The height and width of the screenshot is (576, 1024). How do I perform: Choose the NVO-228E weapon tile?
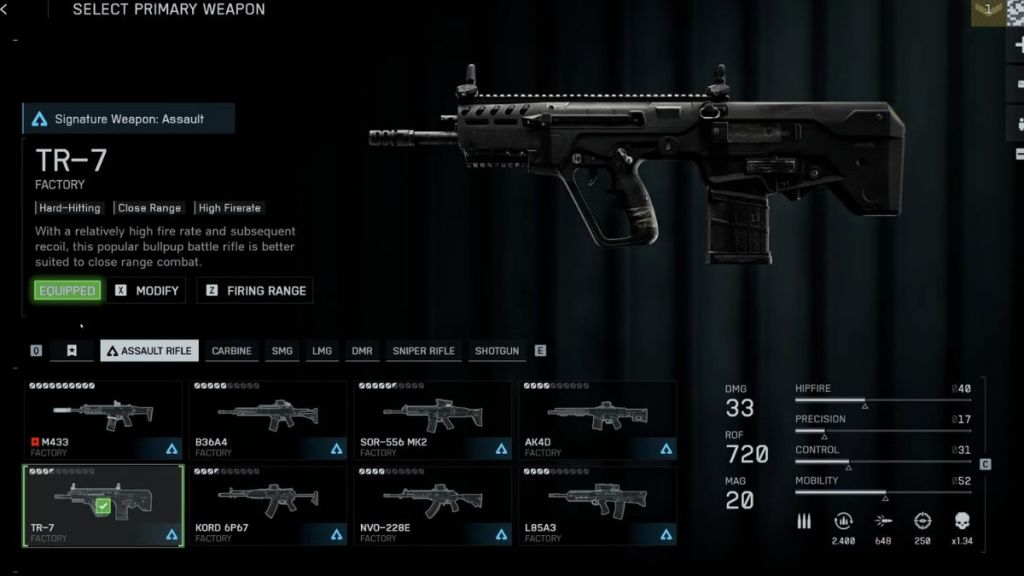click(x=432, y=506)
